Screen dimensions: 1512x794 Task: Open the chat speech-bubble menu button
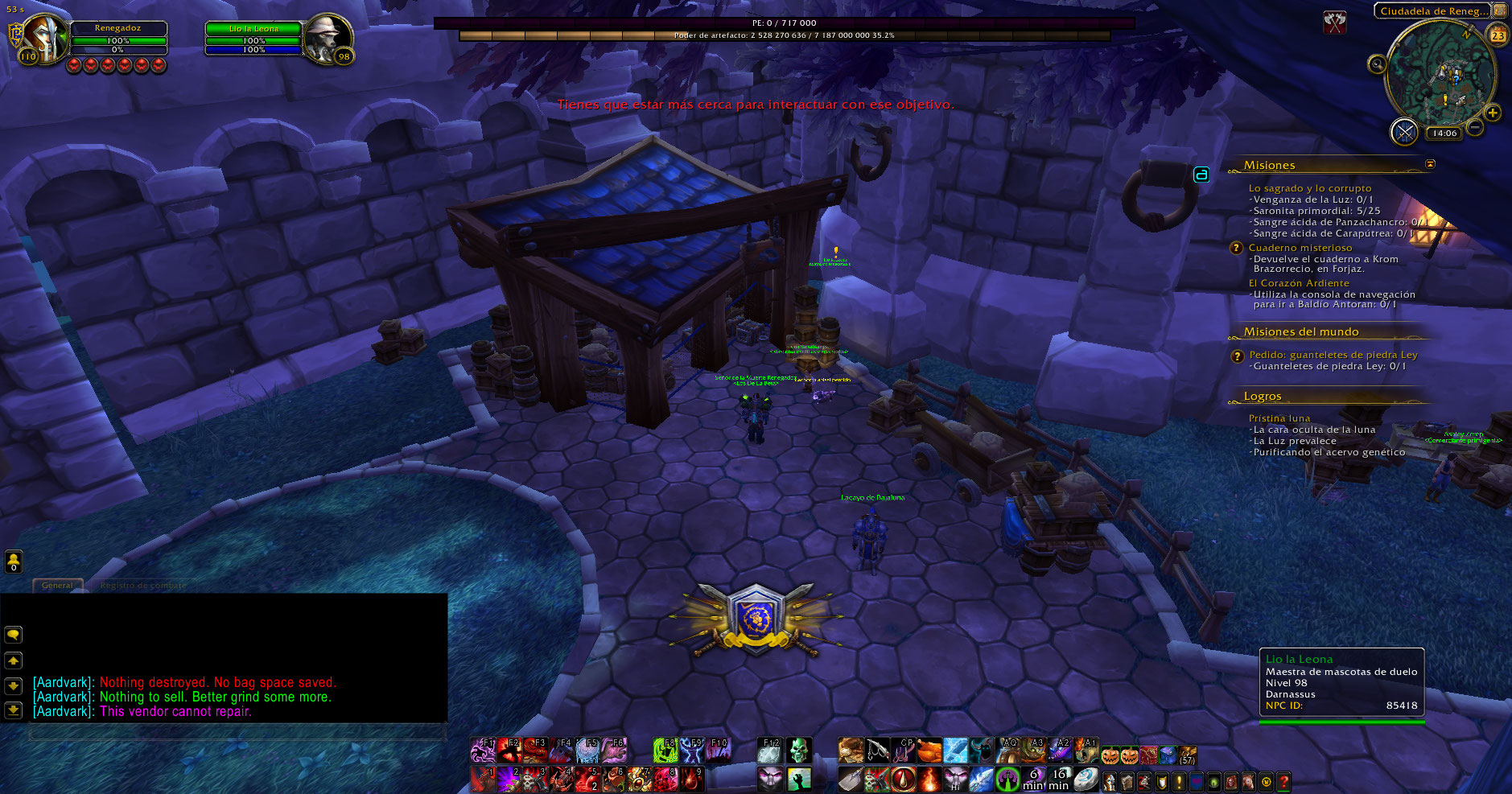point(14,635)
